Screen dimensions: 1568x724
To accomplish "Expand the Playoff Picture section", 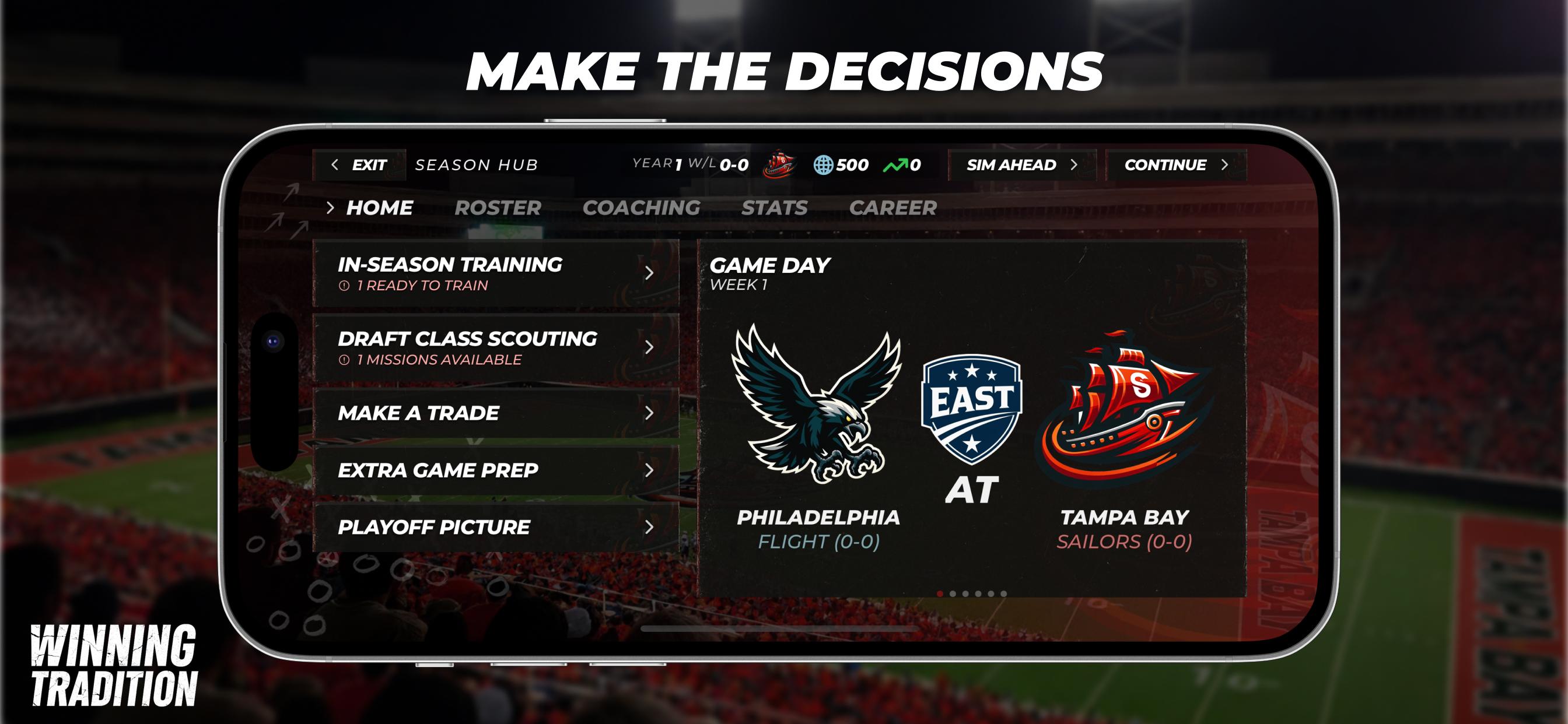I will (x=649, y=527).
